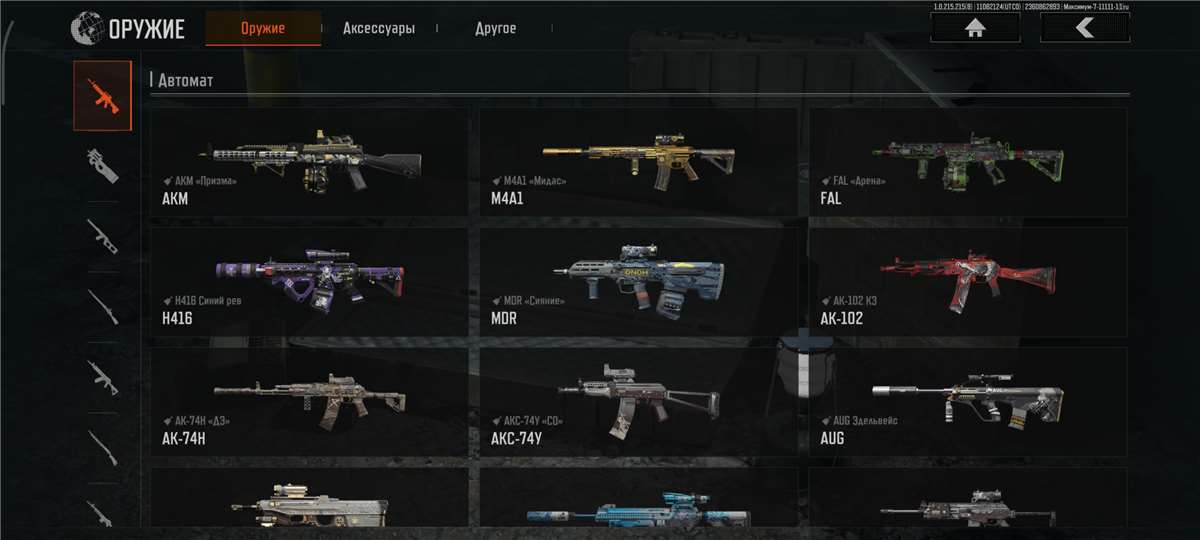1200x540 pixels.
Task: Select the AKM «Призма» weapon card
Action: pos(309,162)
